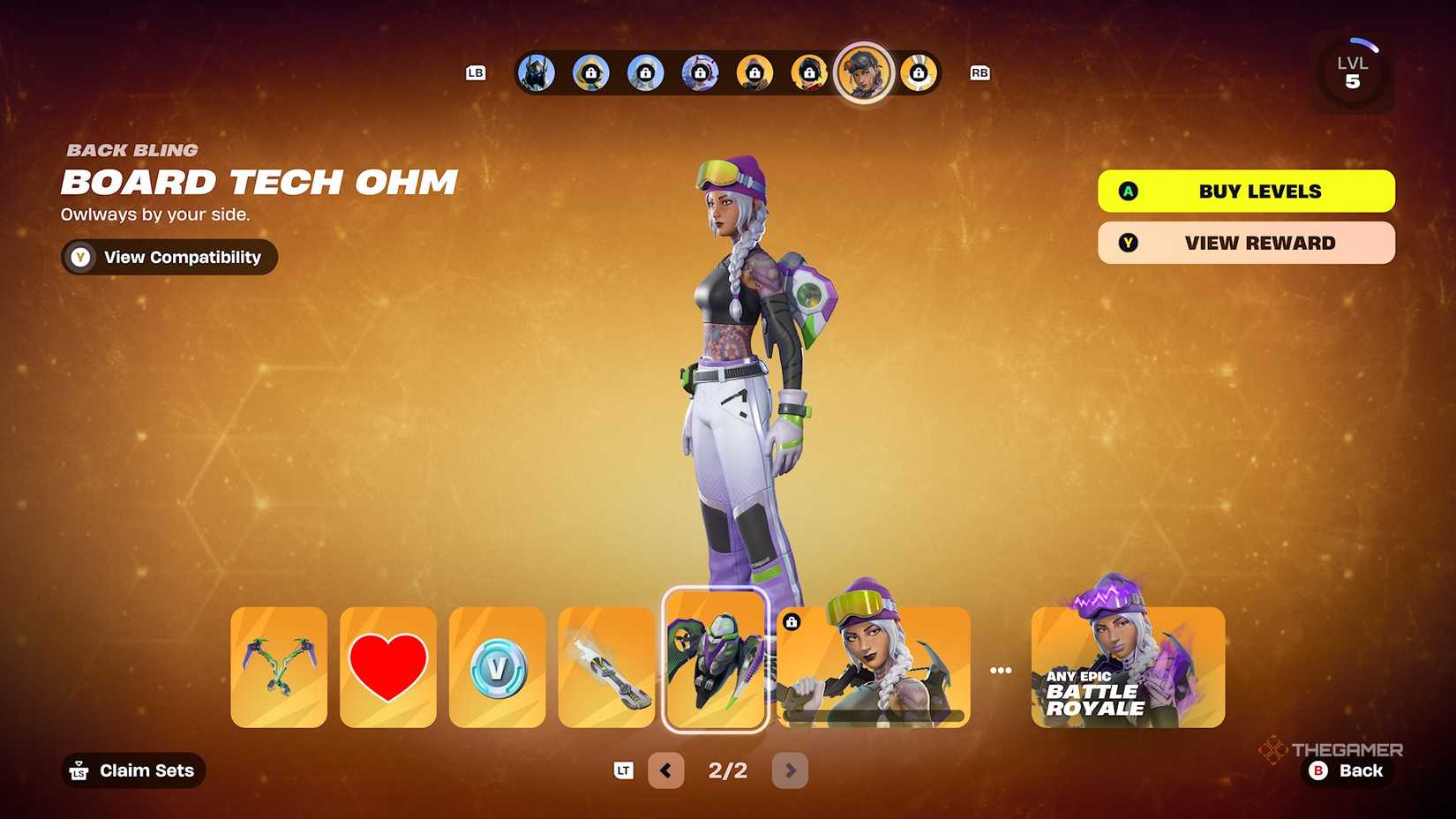The height and width of the screenshot is (819, 1456).
Task: Reveal hidden rewards via ellipsis indicator
Action: click(1002, 669)
